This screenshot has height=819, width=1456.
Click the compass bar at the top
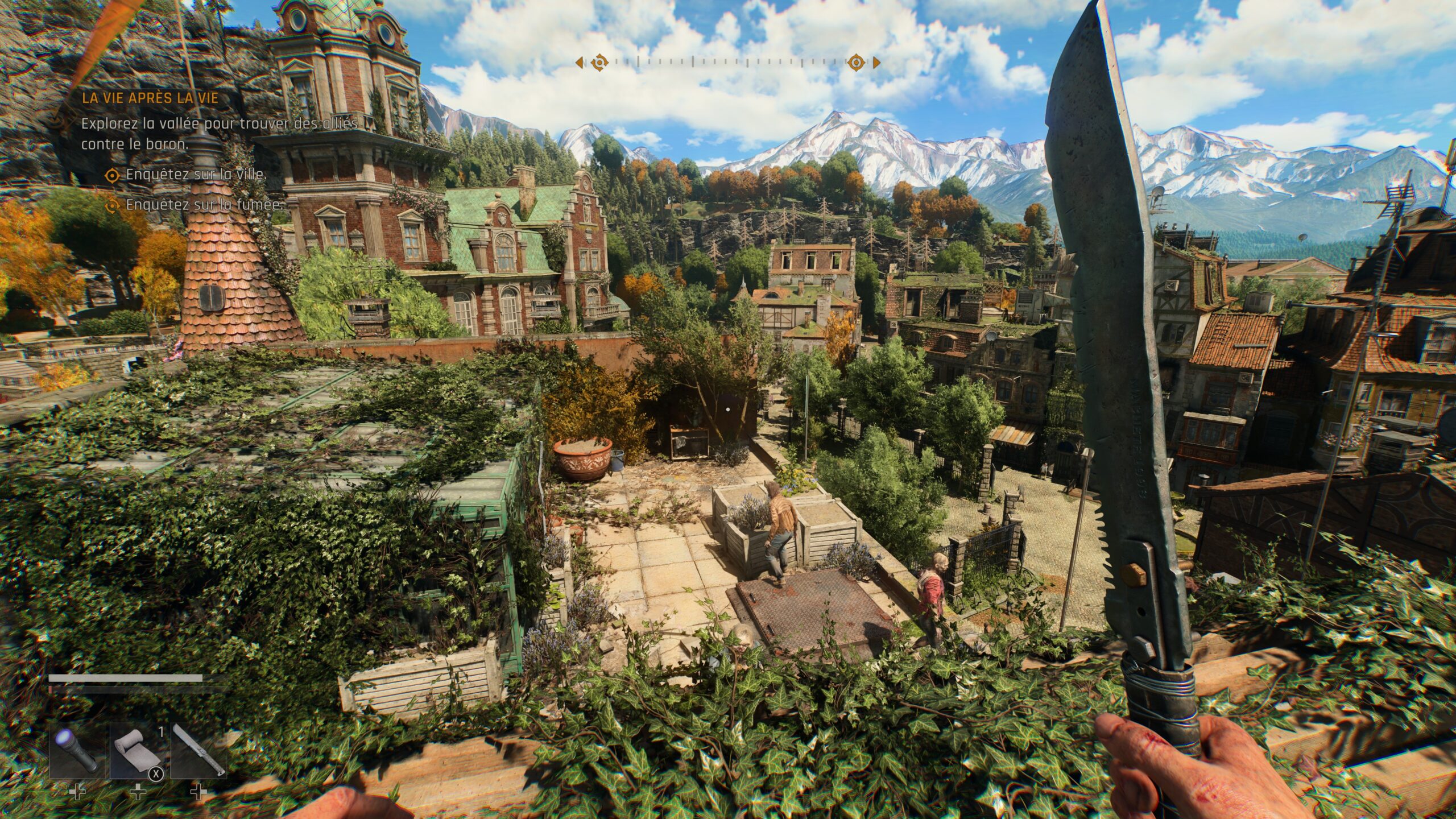(728, 62)
